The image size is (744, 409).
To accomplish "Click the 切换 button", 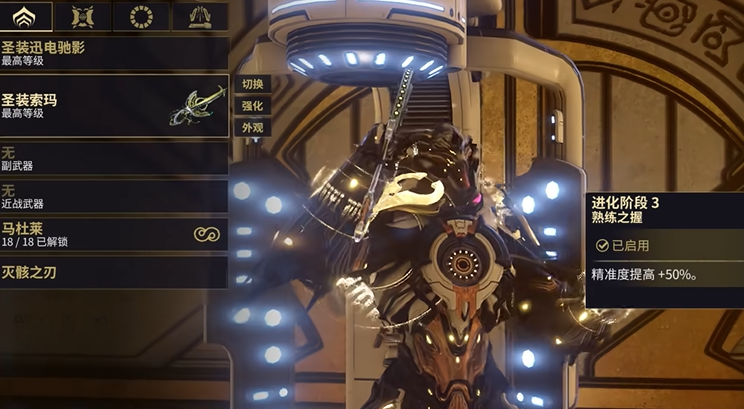I will coord(252,84).
